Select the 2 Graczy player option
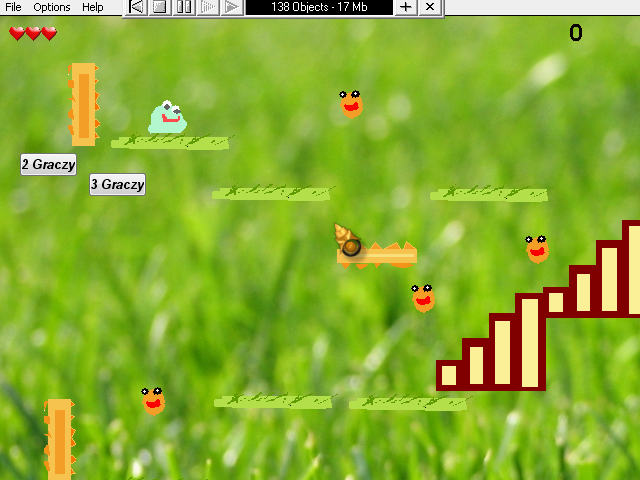The image size is (640, 480). pyautogui.click(x=48, y=164)
